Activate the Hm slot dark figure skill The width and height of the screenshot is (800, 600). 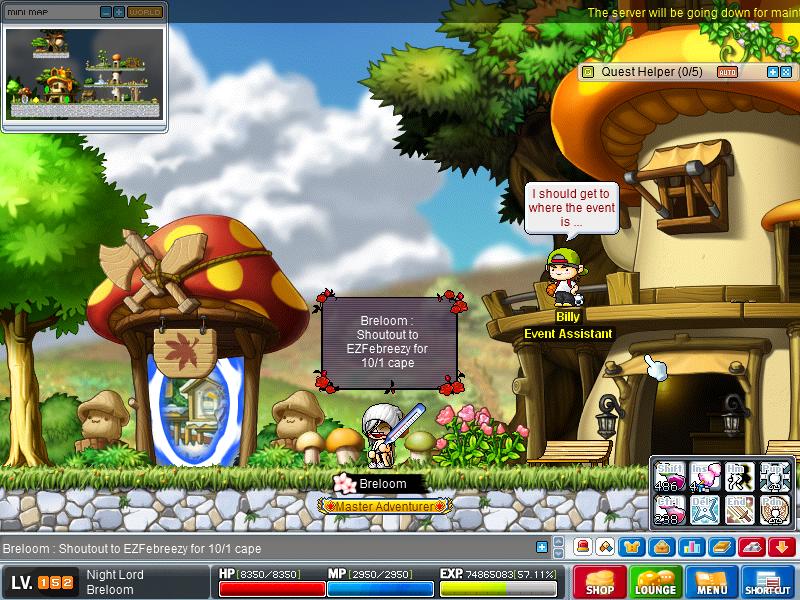coord(741,476)
